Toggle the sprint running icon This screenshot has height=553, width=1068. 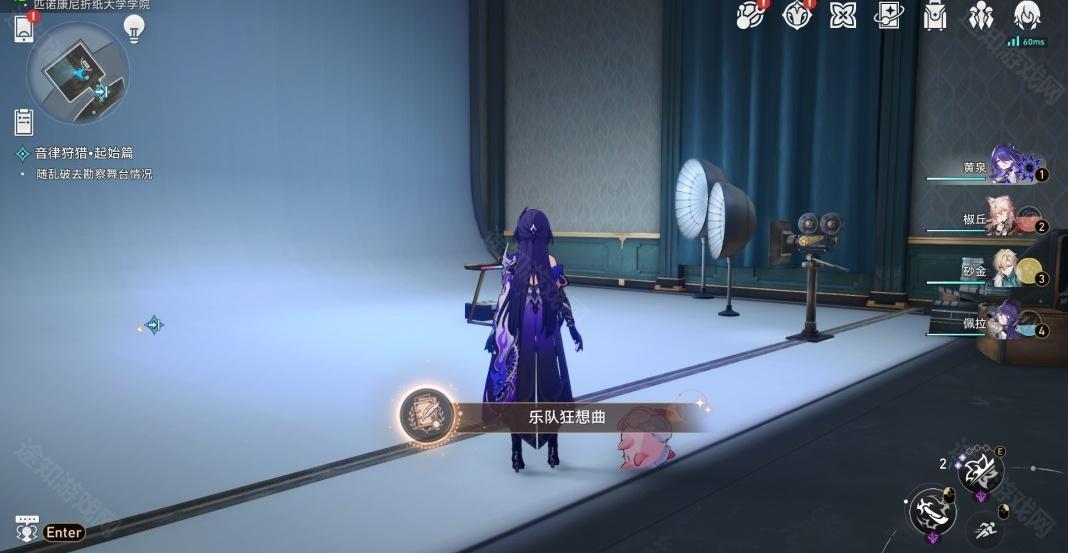click(x=986, y=530)
